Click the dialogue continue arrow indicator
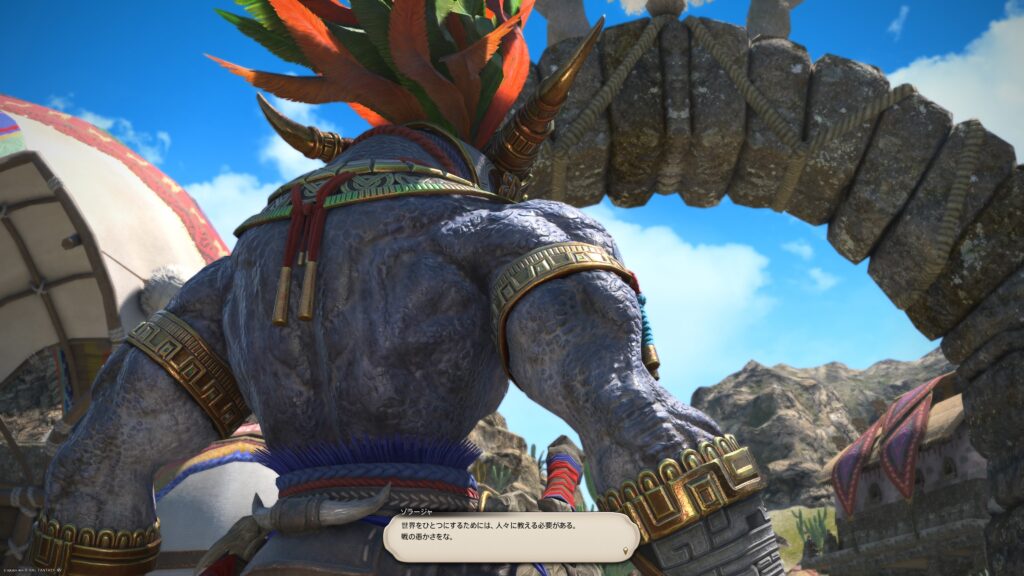Screen dimensions: 1024x576 click(626, 549)
